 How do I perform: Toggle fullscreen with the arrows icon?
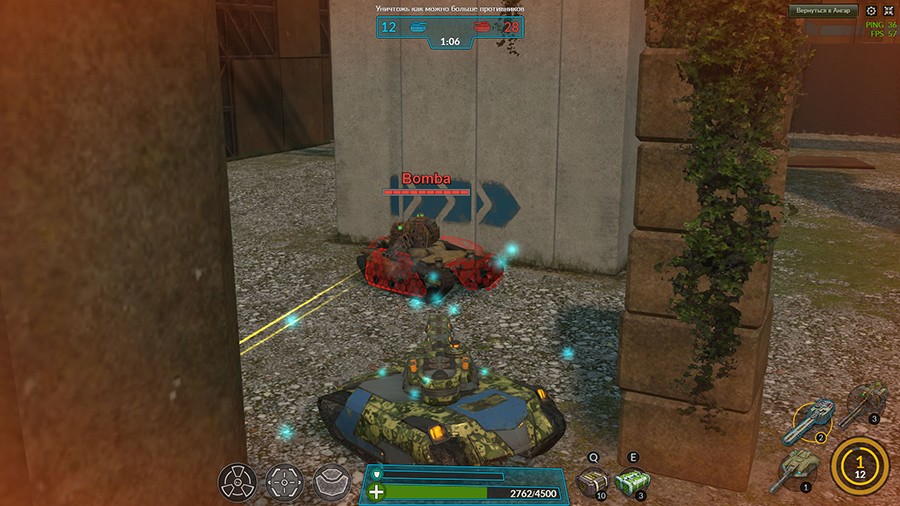pos(888,11)
